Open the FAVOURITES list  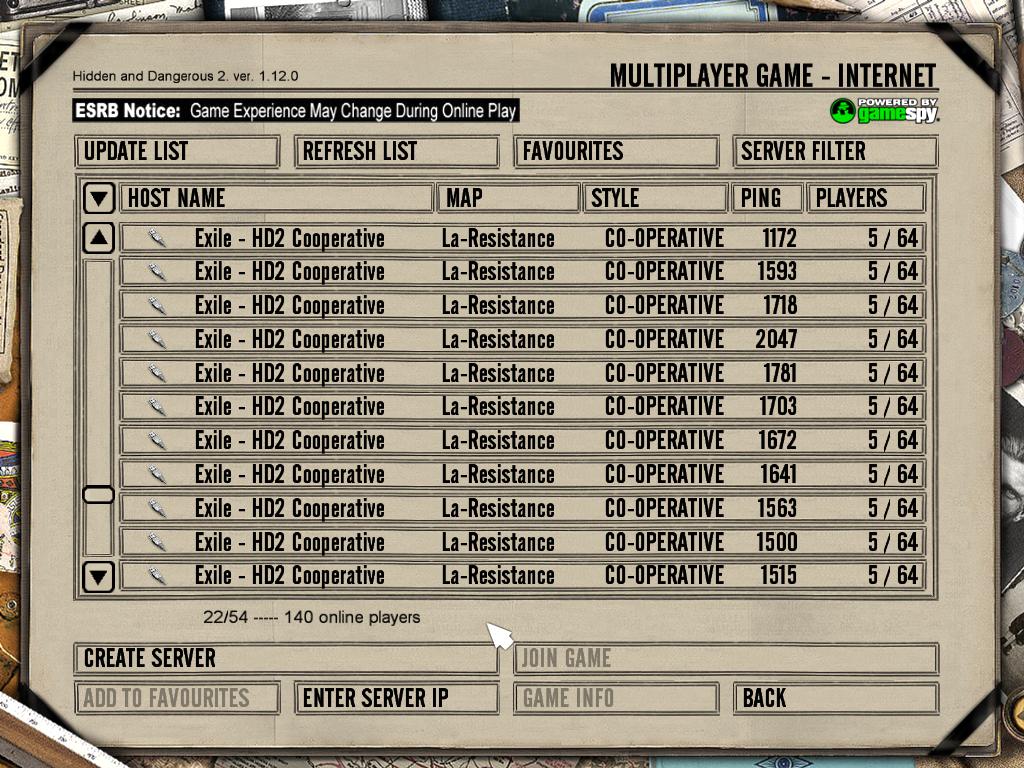[x=616, y=152]
